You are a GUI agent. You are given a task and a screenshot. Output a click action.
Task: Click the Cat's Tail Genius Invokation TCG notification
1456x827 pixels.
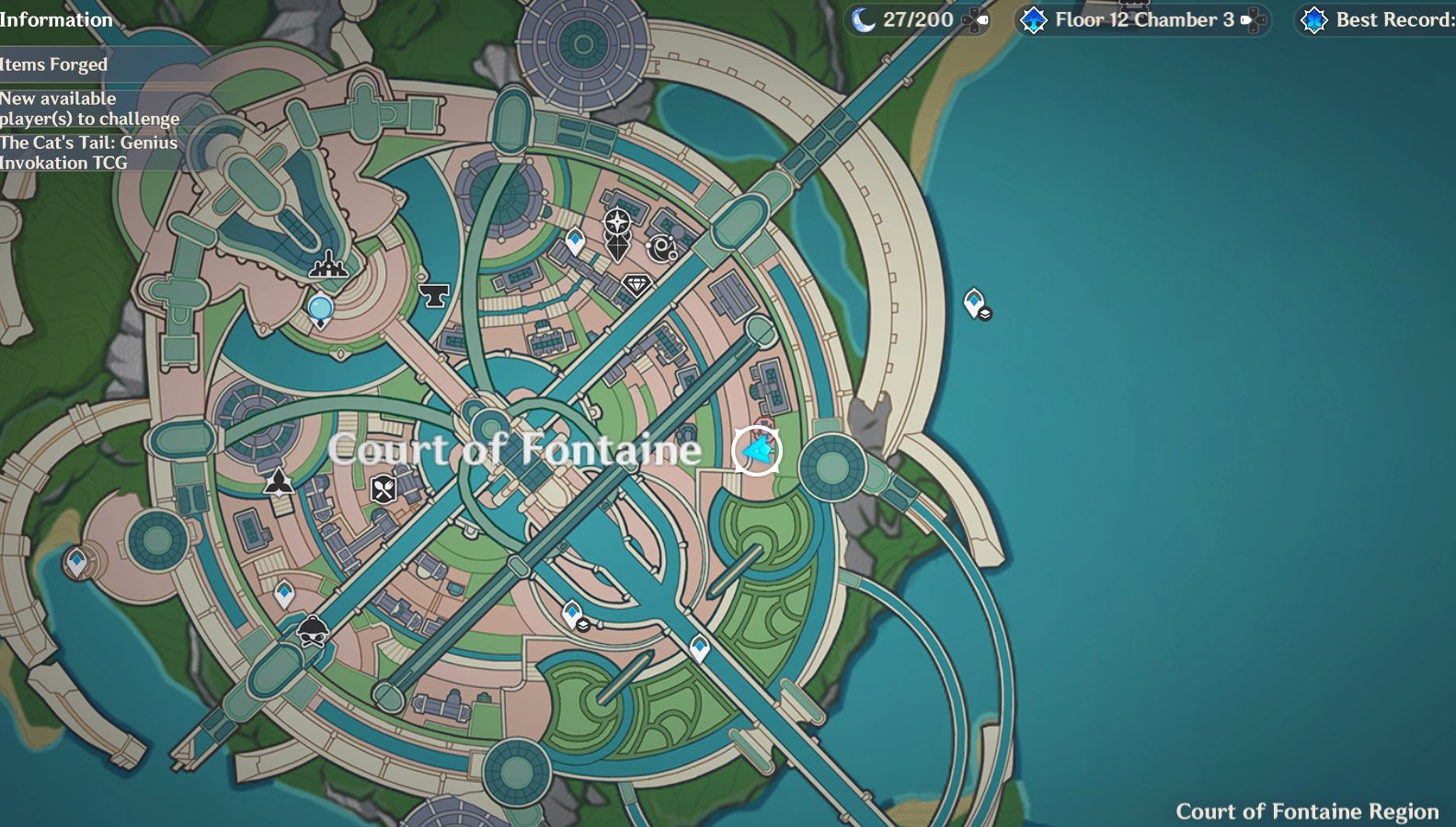(88, 152)
